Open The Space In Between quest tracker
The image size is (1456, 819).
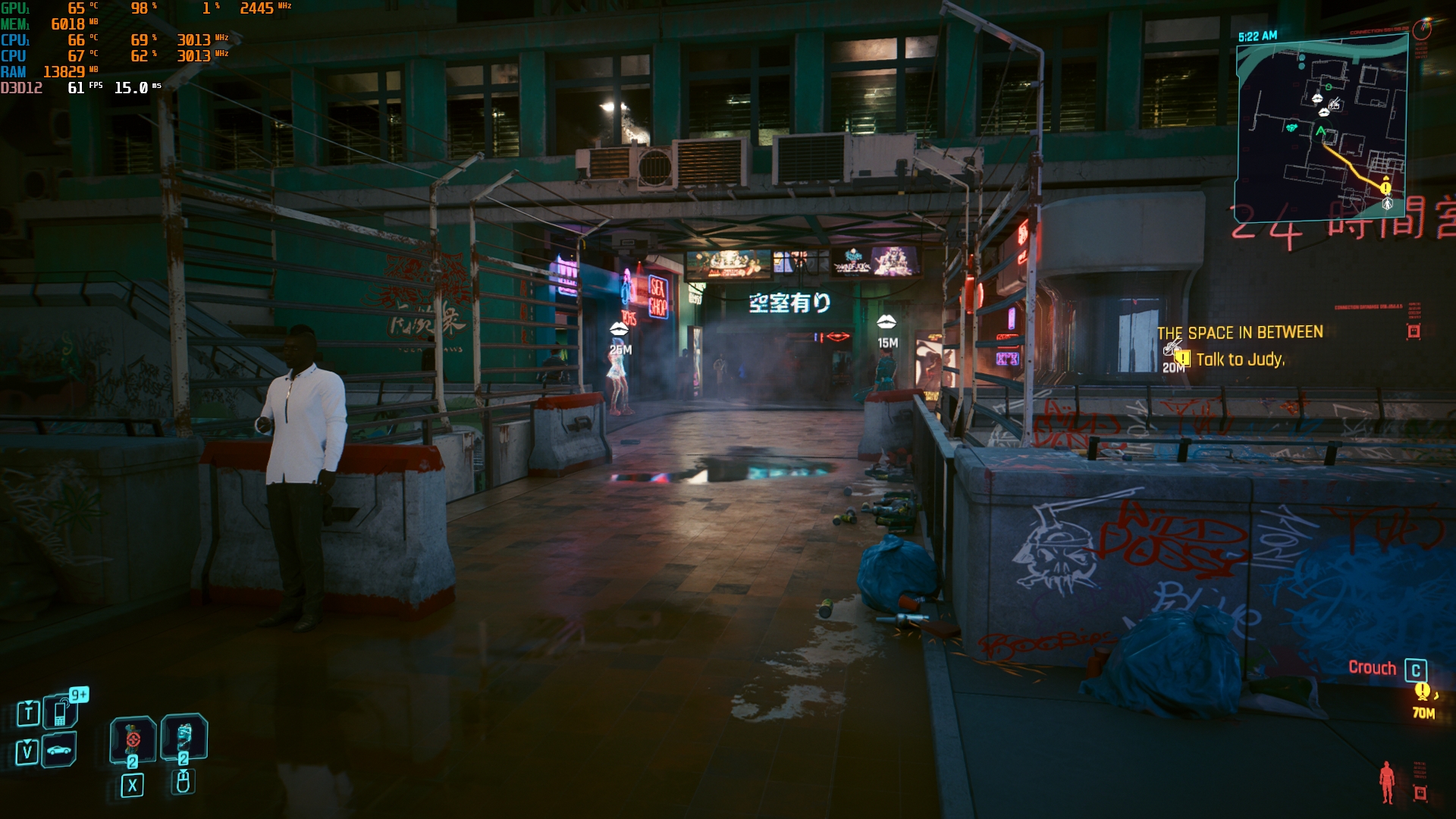point(1240,332)
